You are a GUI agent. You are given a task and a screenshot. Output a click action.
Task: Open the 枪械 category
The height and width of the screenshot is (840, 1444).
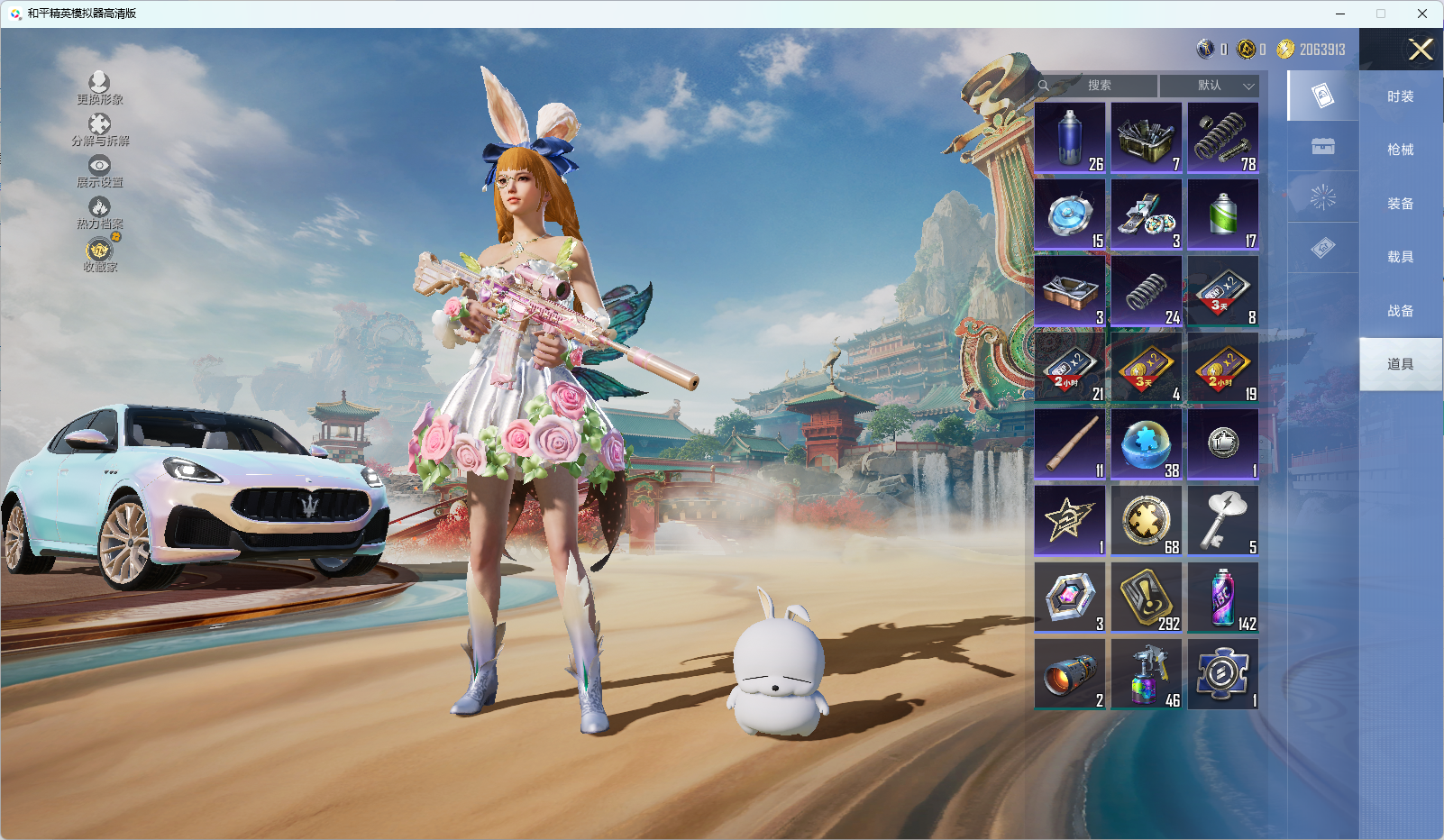coord(1400,150)
